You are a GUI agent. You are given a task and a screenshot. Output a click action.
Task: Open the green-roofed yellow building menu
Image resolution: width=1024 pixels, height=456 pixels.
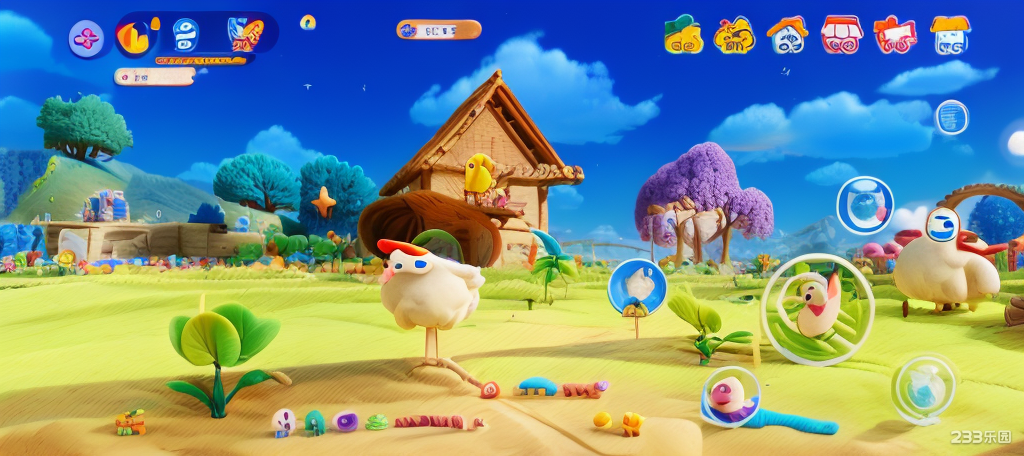(x=683, y=35)
